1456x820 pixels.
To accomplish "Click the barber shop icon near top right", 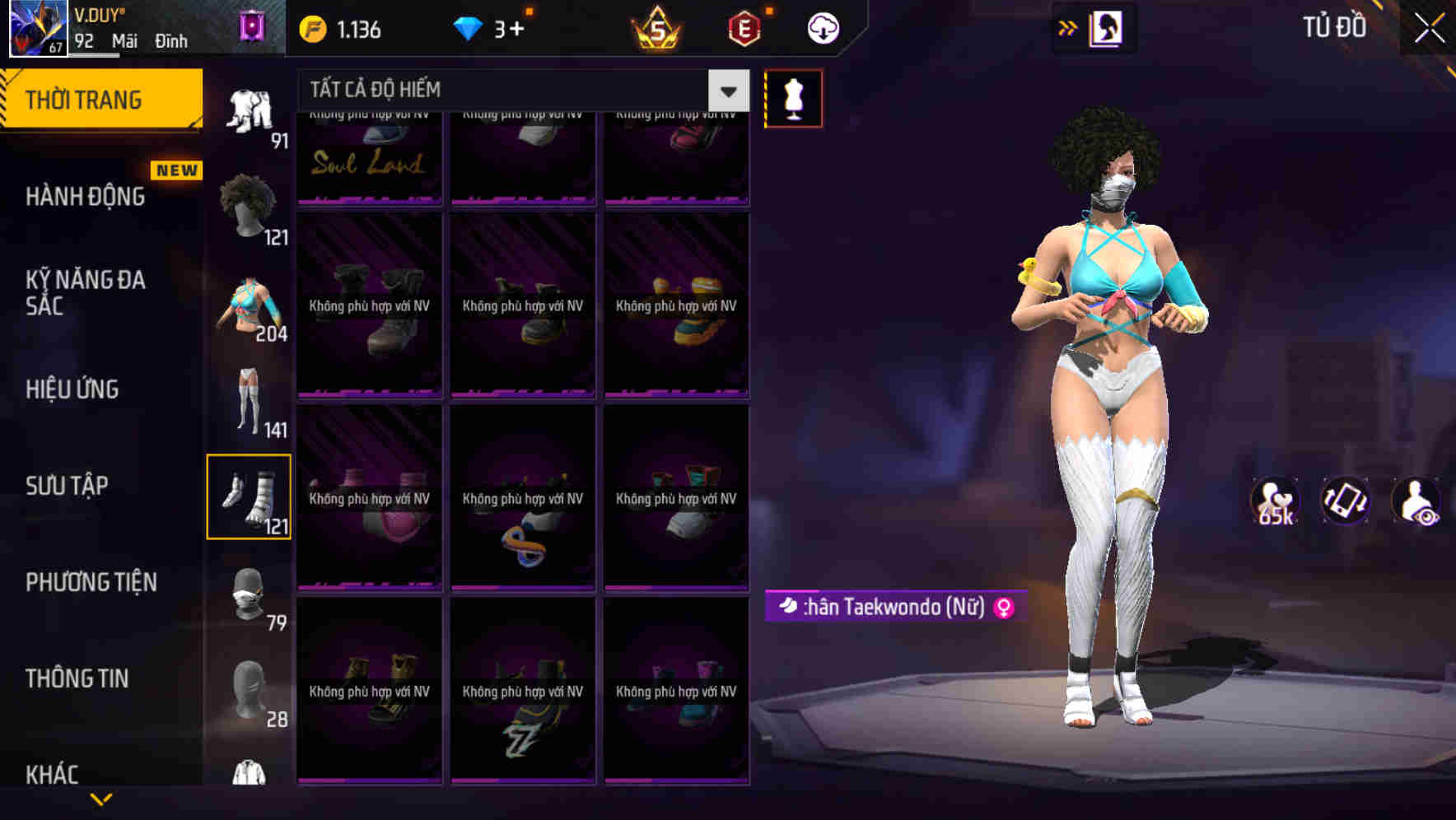I will [x=1105, y=27].
